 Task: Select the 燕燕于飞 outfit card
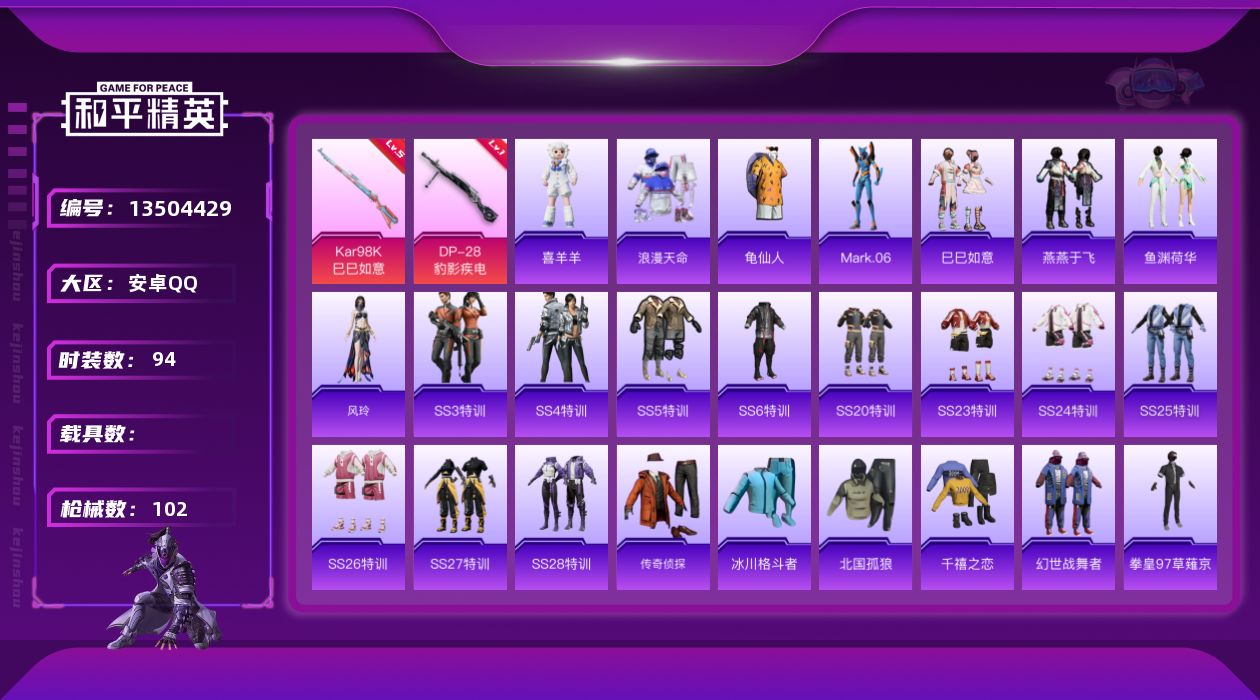point(1068,211)
